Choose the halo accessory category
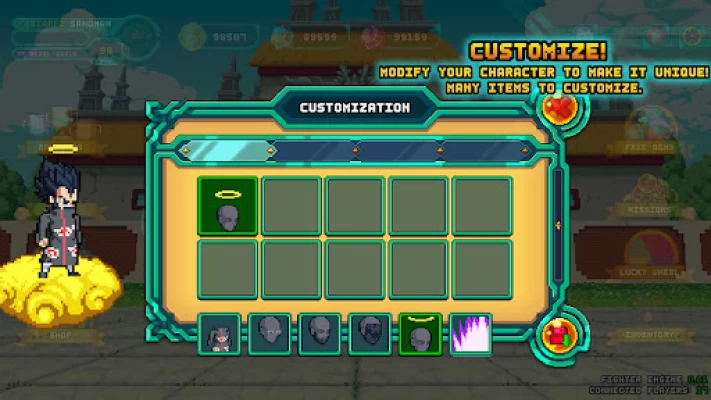The image size is (711, 400). pyautogui.click(x=420, y=333)
